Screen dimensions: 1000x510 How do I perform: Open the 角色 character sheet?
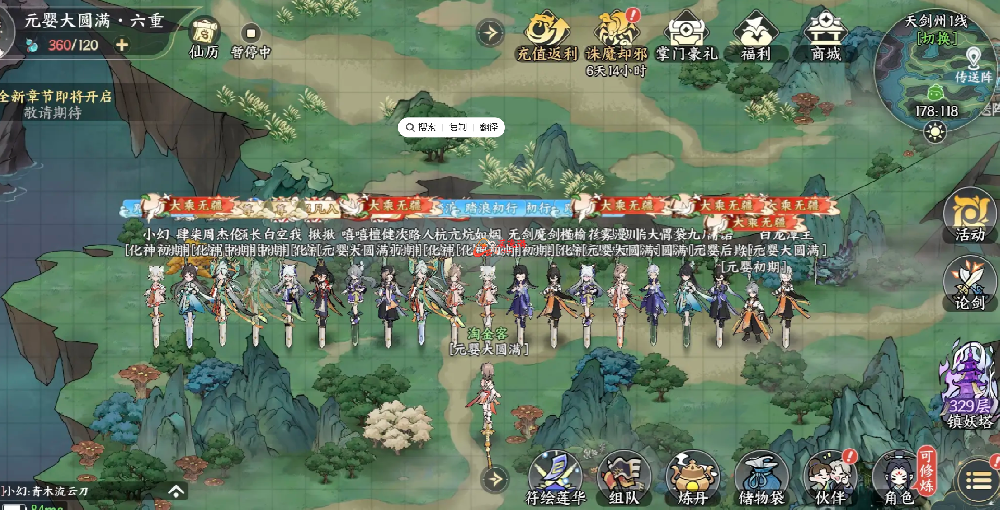click(897, 477)
